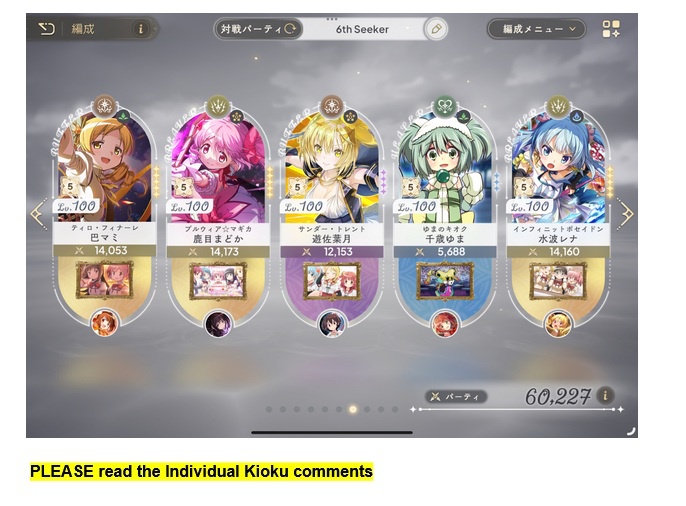The height and width of the screenshot is (506, 686).
Task: Switch the 対戦パーティ party type
Action: point(258,29)
